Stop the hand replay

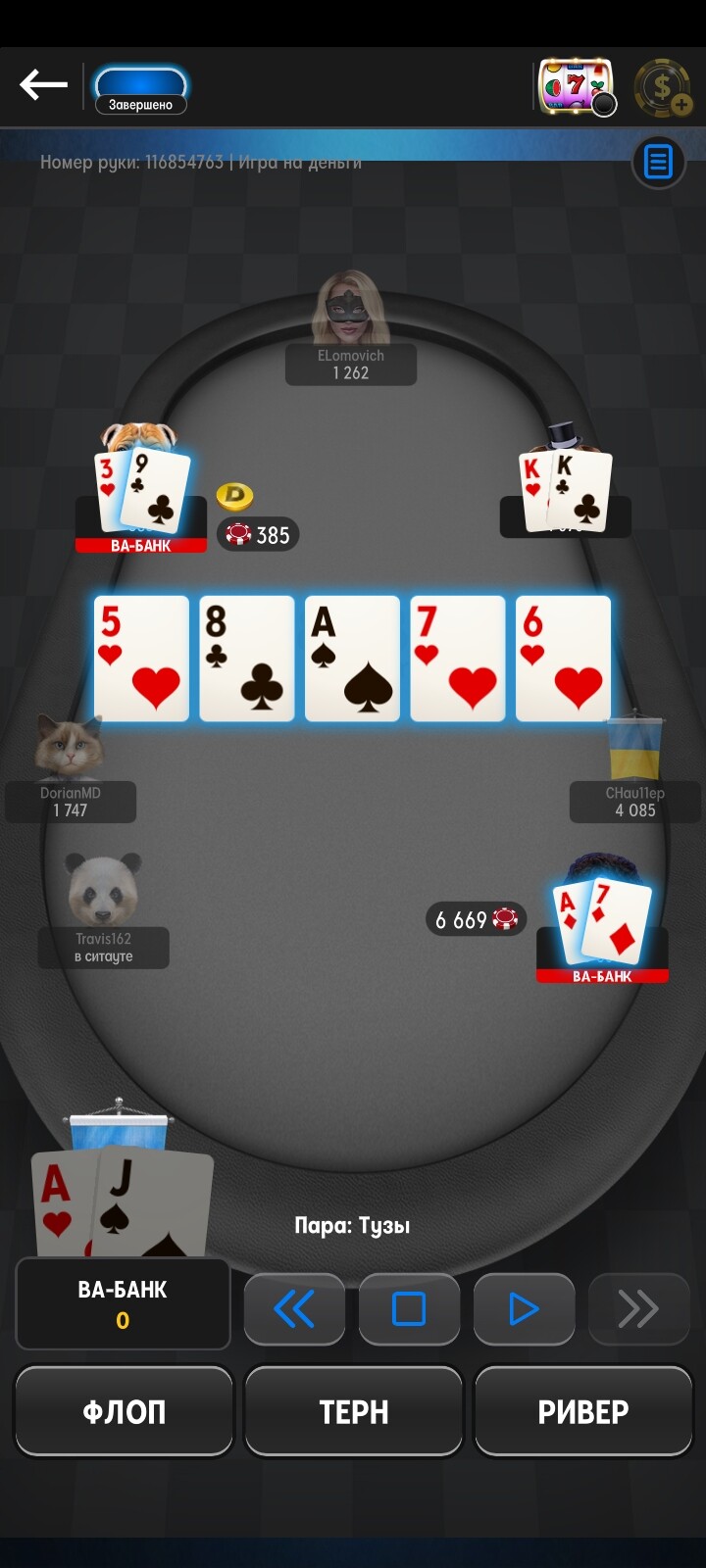(x=409, y=1308)
